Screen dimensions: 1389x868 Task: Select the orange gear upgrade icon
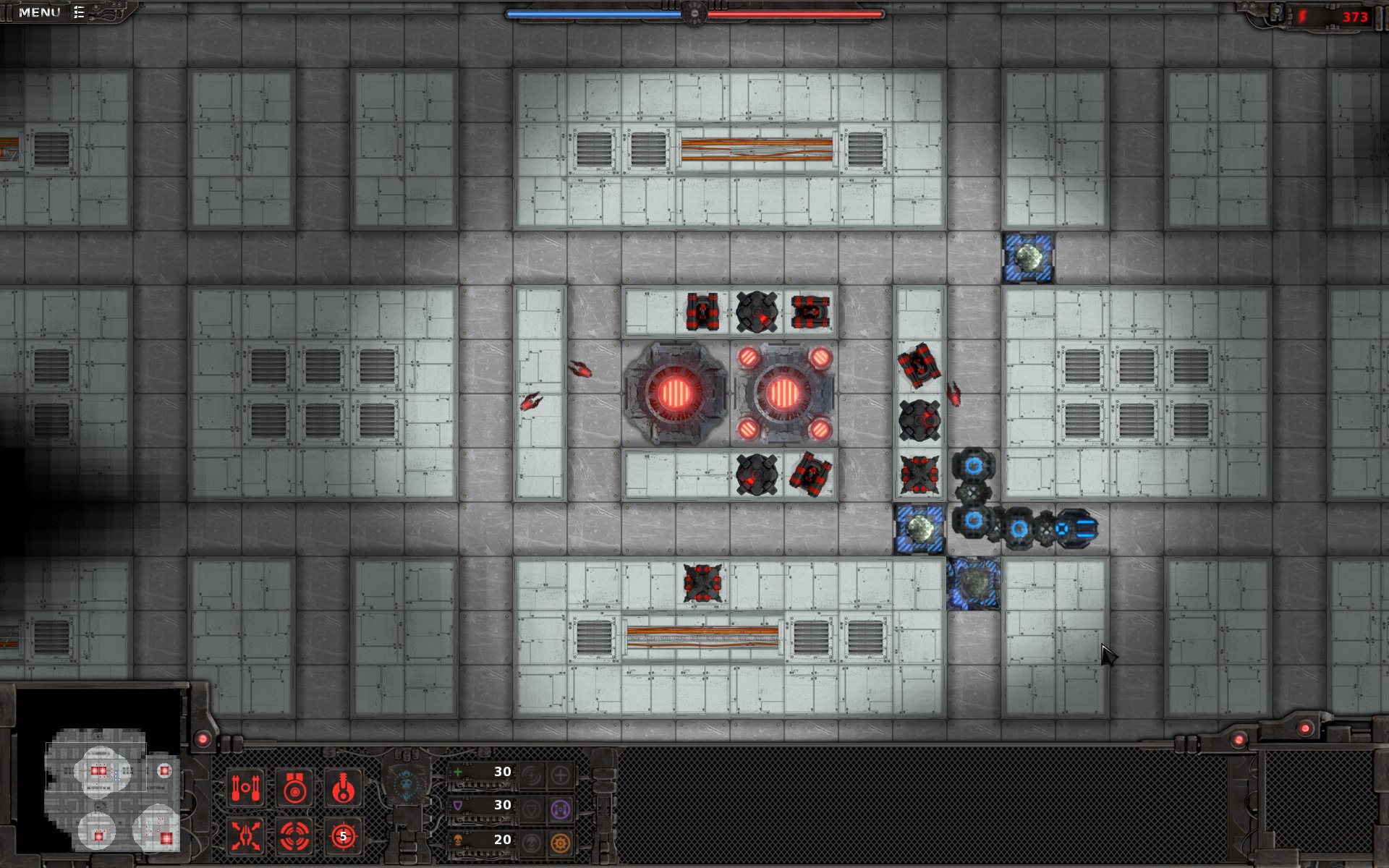pos(561,843)
